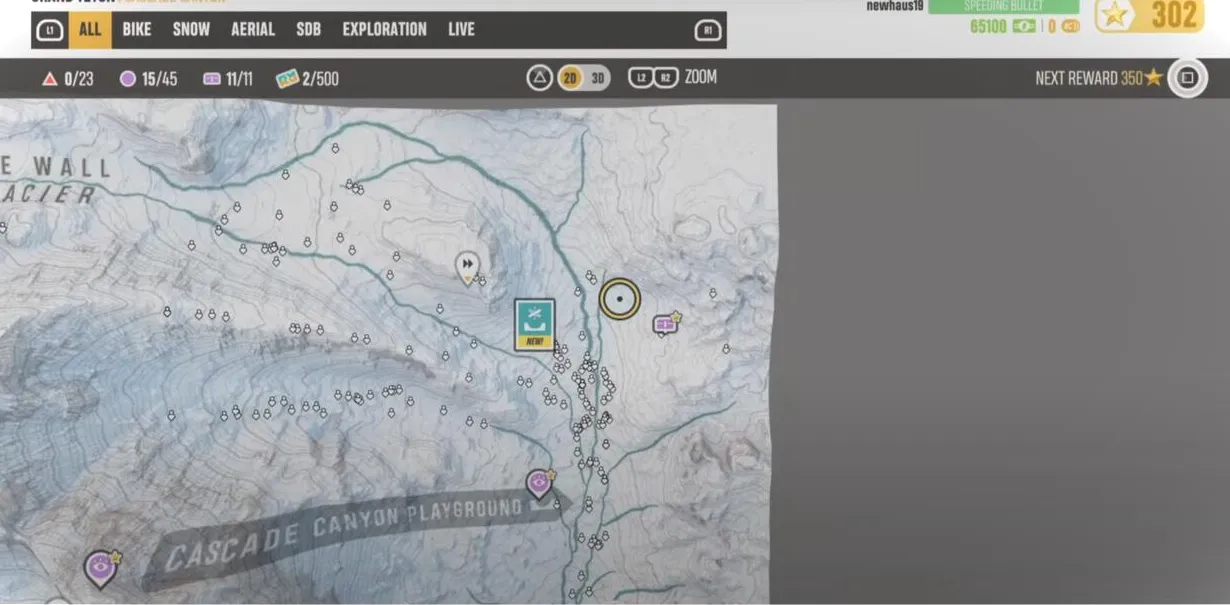Switch to the SDB tab
Image resolution: width=1230 pixels, height=605 pixels.
(x=308, y=30)
